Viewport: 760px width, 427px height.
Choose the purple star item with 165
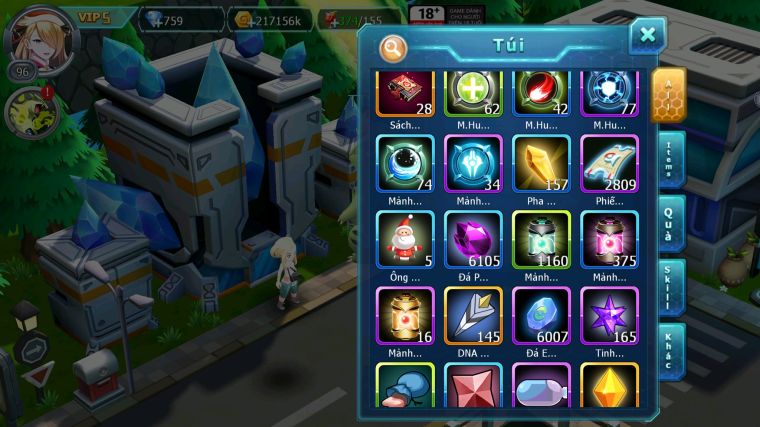(609, 315)
